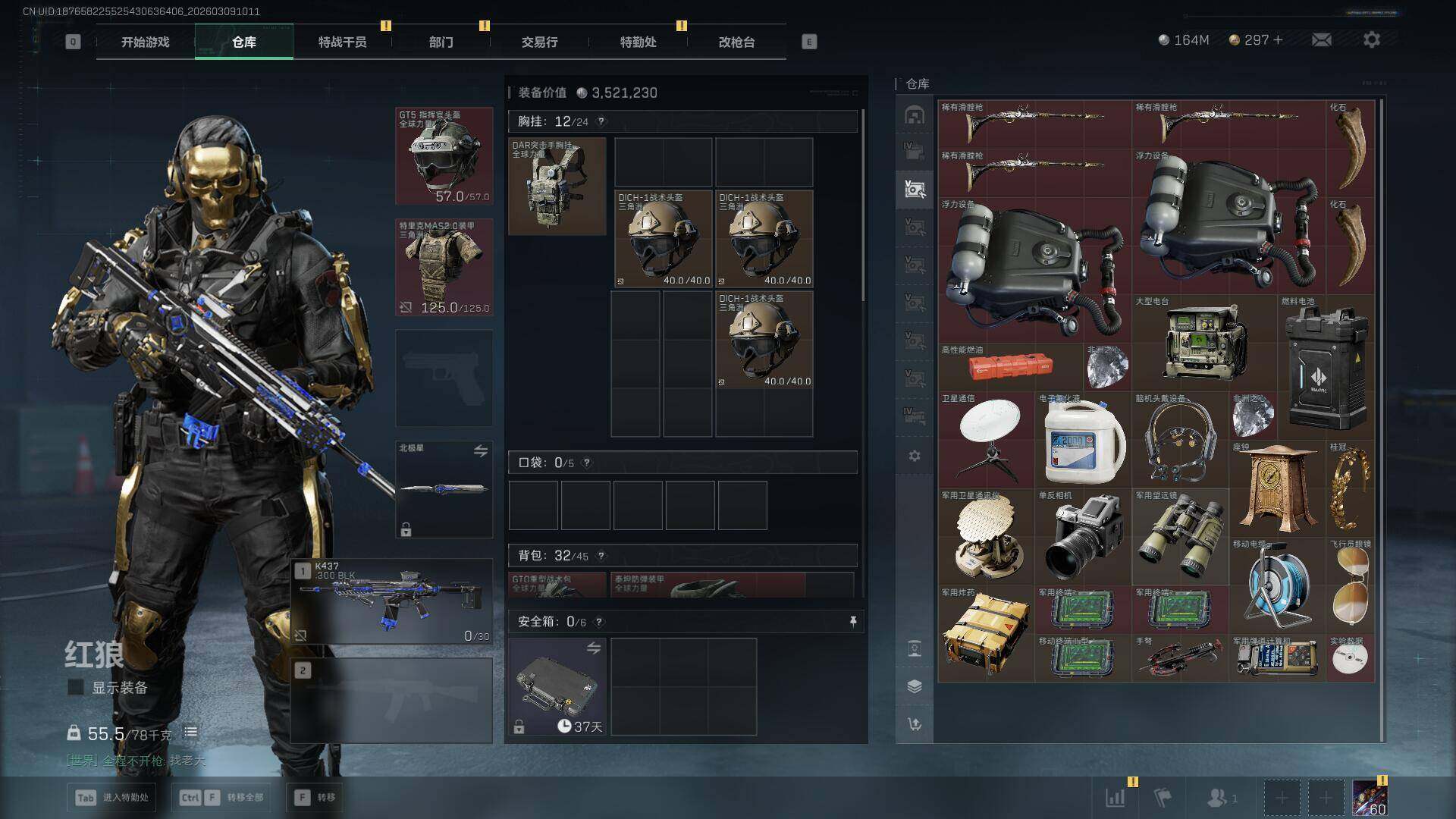Select the 军用炸药 military explosives item

pyautogui.click(x=986, y=634)
